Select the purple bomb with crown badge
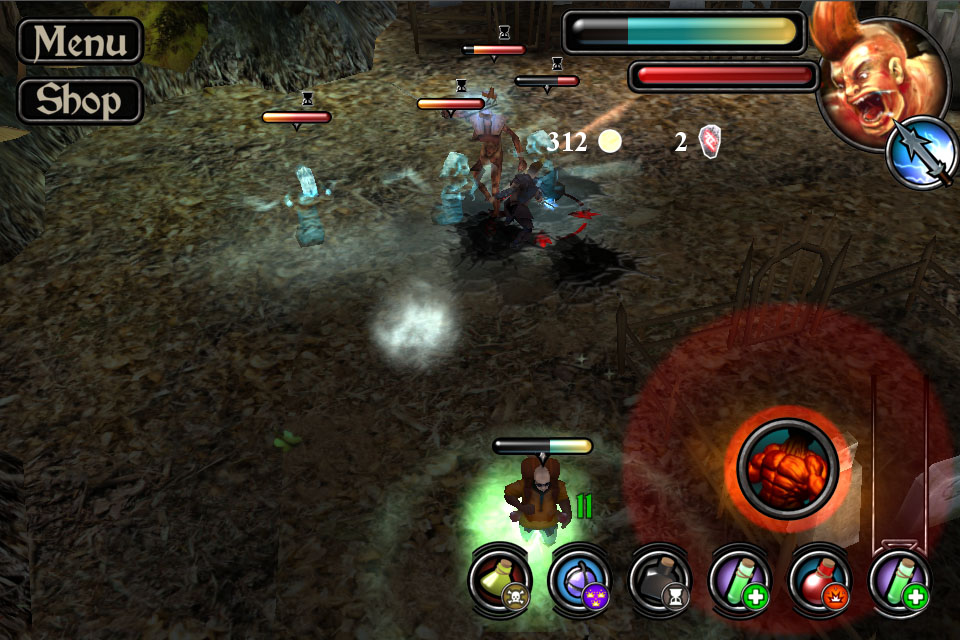 coord(580,580)
